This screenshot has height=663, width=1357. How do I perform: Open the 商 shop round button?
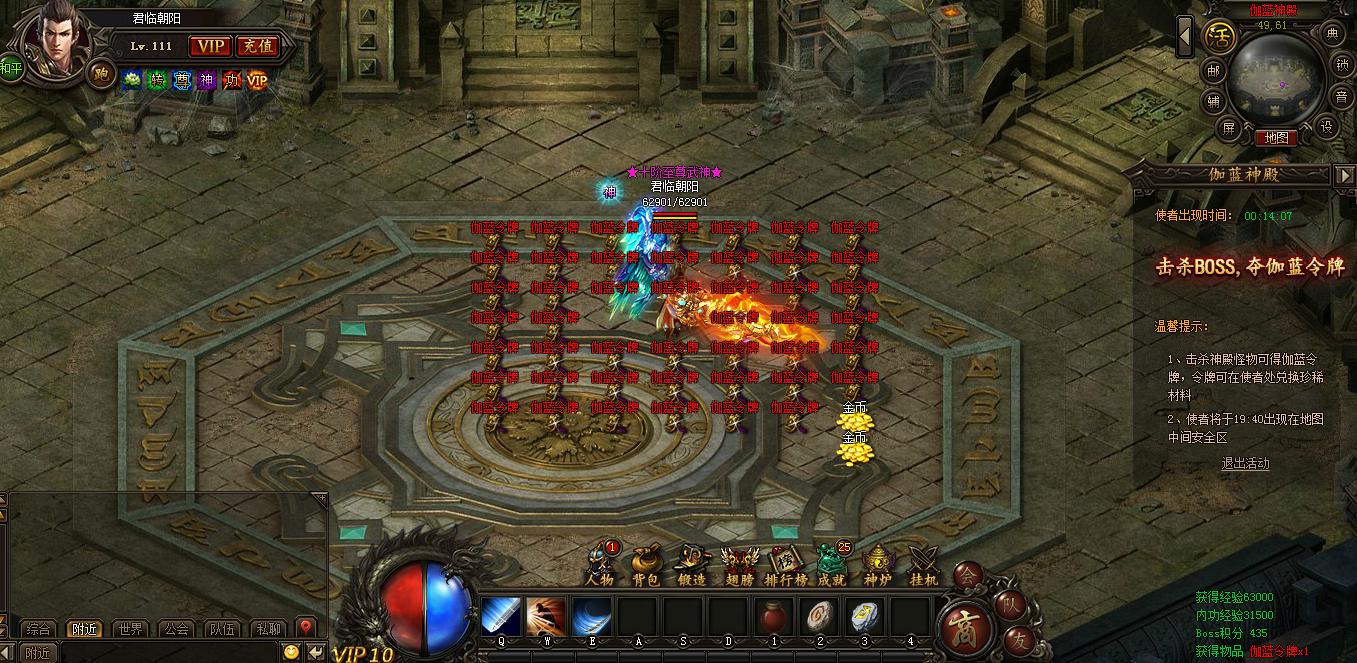click(x=966, y=626)
